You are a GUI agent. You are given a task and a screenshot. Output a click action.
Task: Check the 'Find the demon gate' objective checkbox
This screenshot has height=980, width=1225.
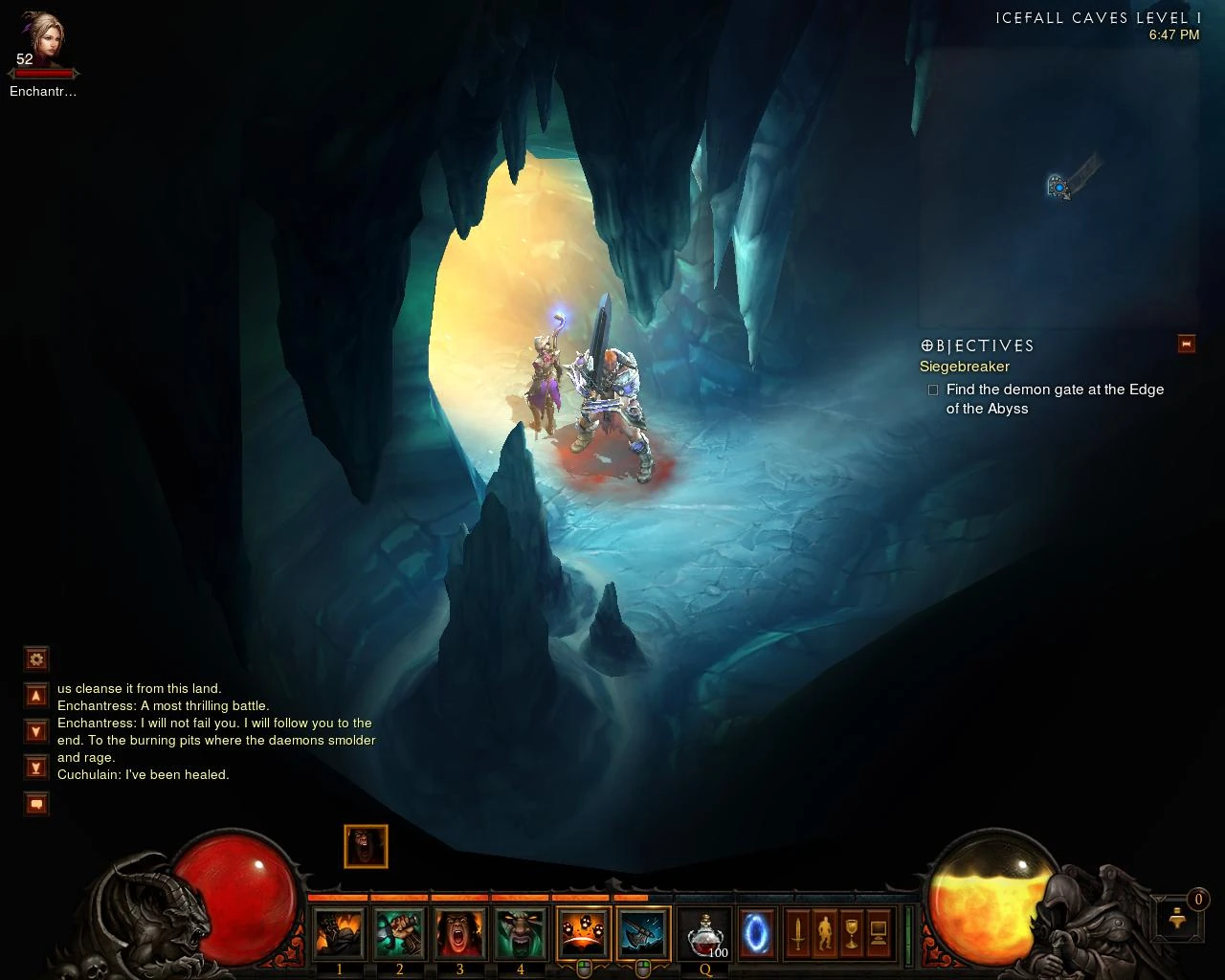pyautogui.click(x=933, y=390)
